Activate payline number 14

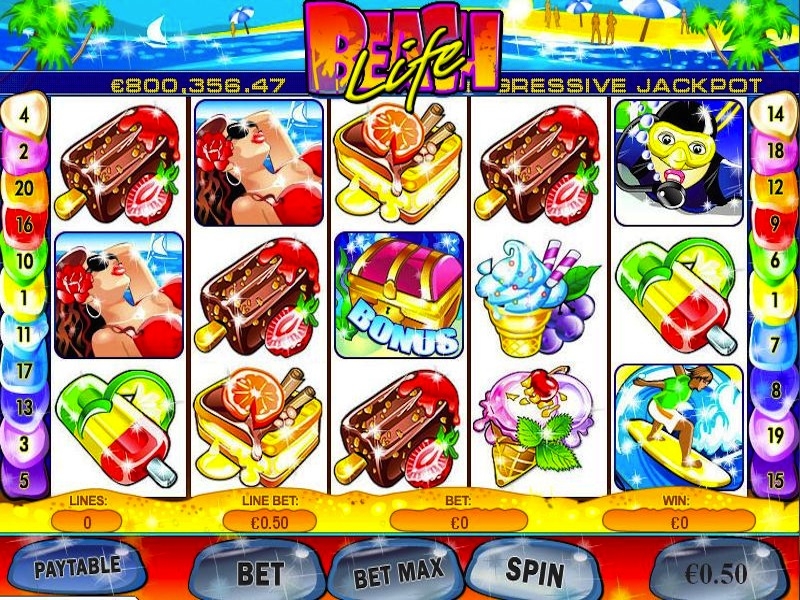pos(775,113)
